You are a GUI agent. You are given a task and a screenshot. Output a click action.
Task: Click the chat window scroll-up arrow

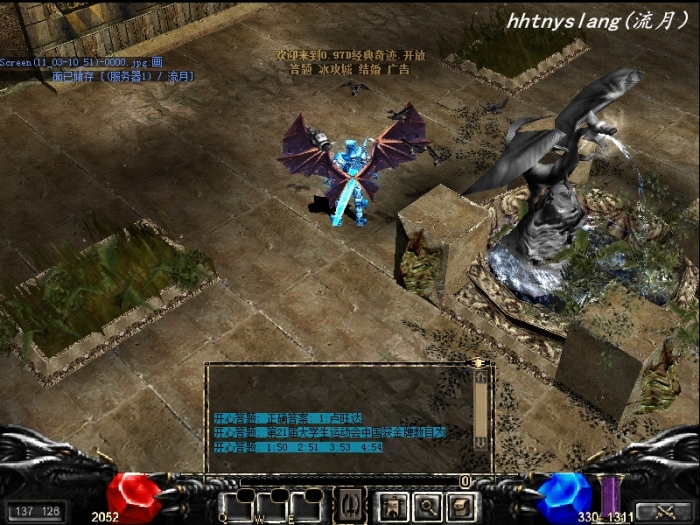(x=481, y=378)
